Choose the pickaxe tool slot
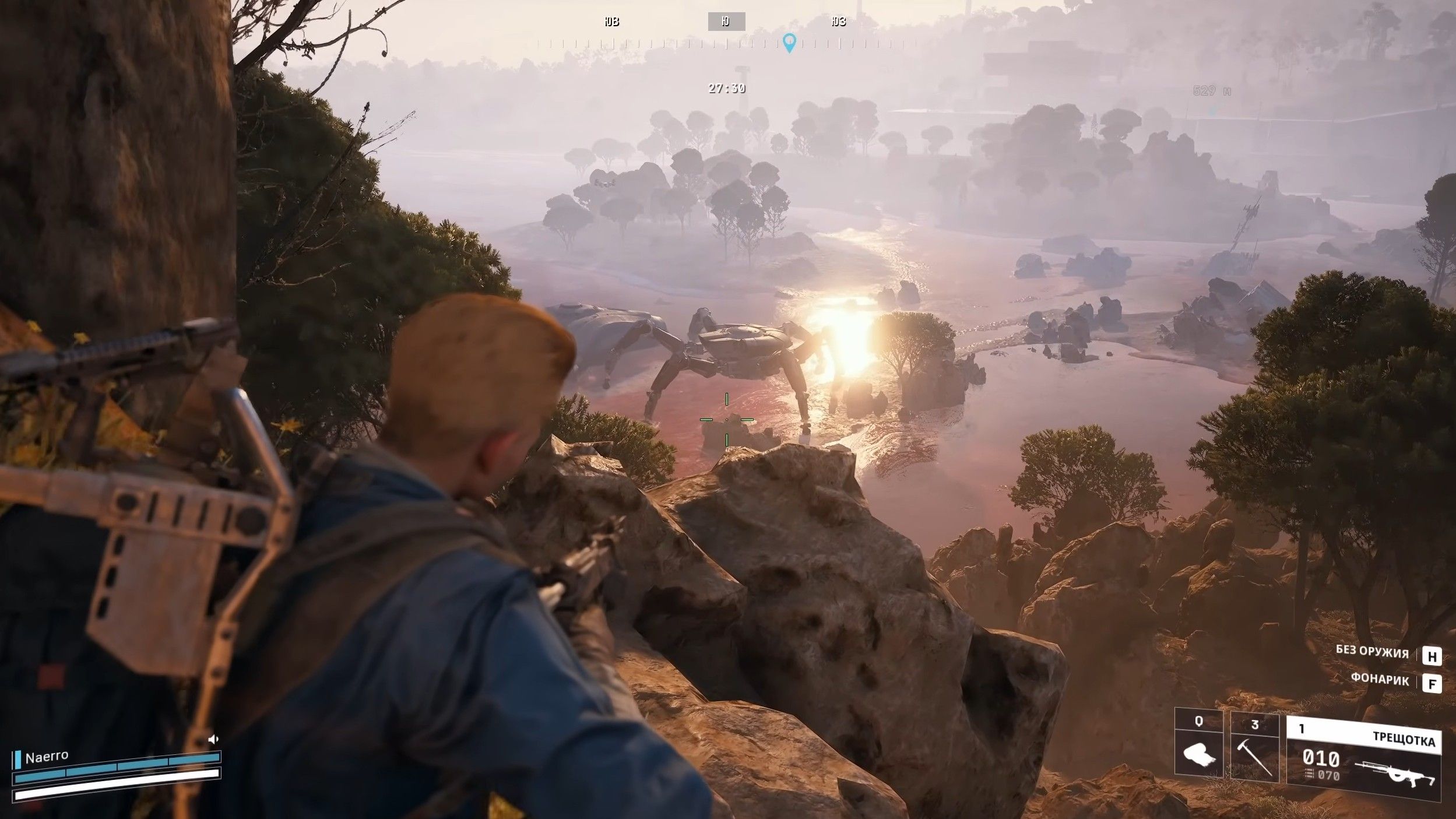This screenshot has width=1456, height=819. (1254, 747)
